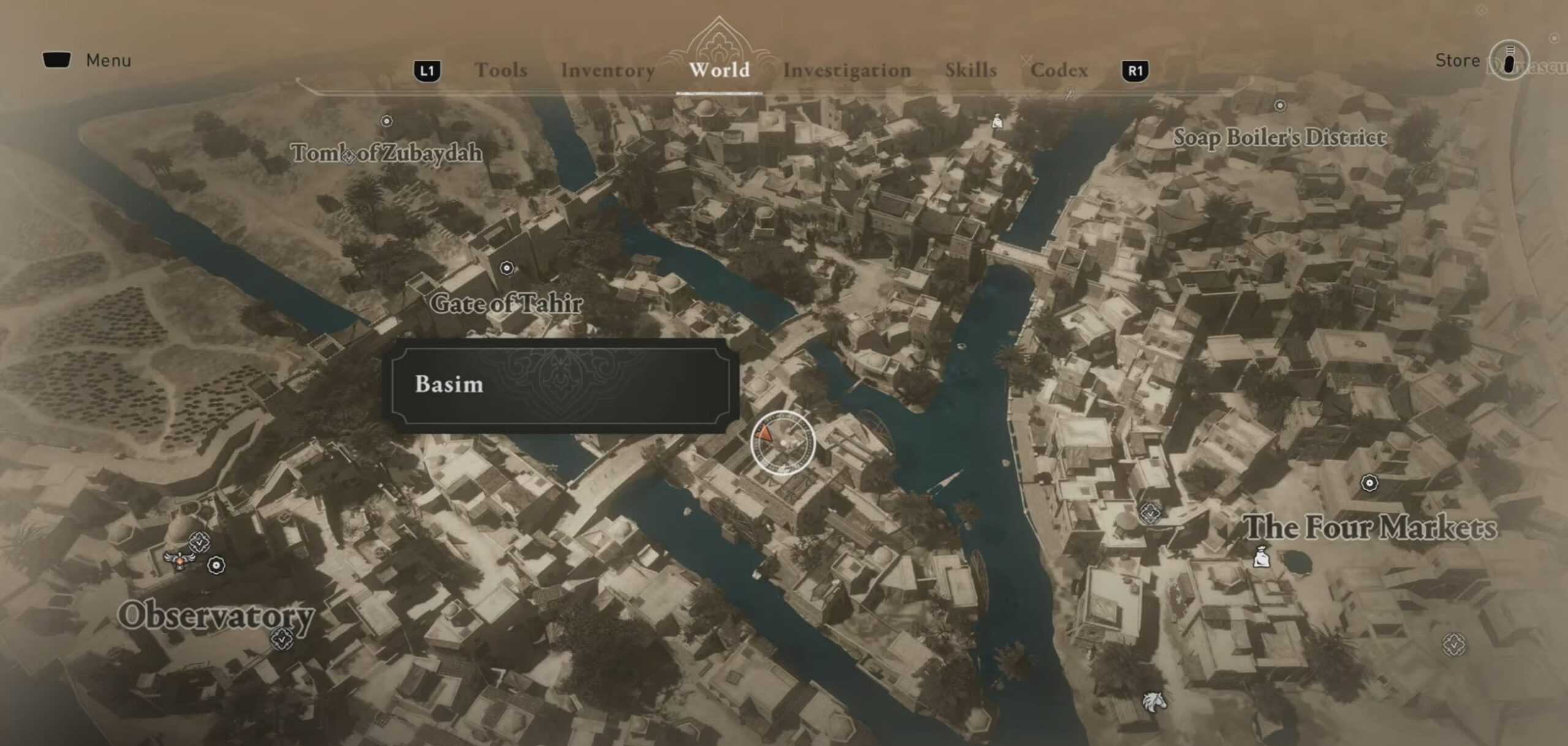The height and width of the screenshot is (746, 1568).
Task: Click the gear marker in The Four Markets district
Action: coord(1368,483)
